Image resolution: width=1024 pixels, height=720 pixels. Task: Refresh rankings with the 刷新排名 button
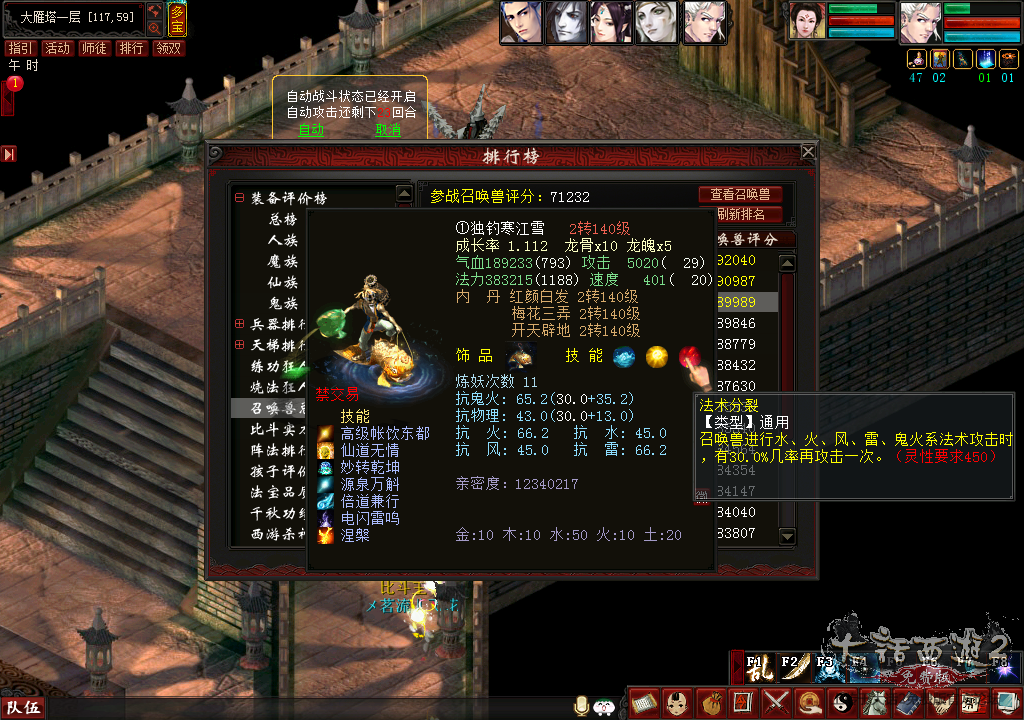(741, 214)
